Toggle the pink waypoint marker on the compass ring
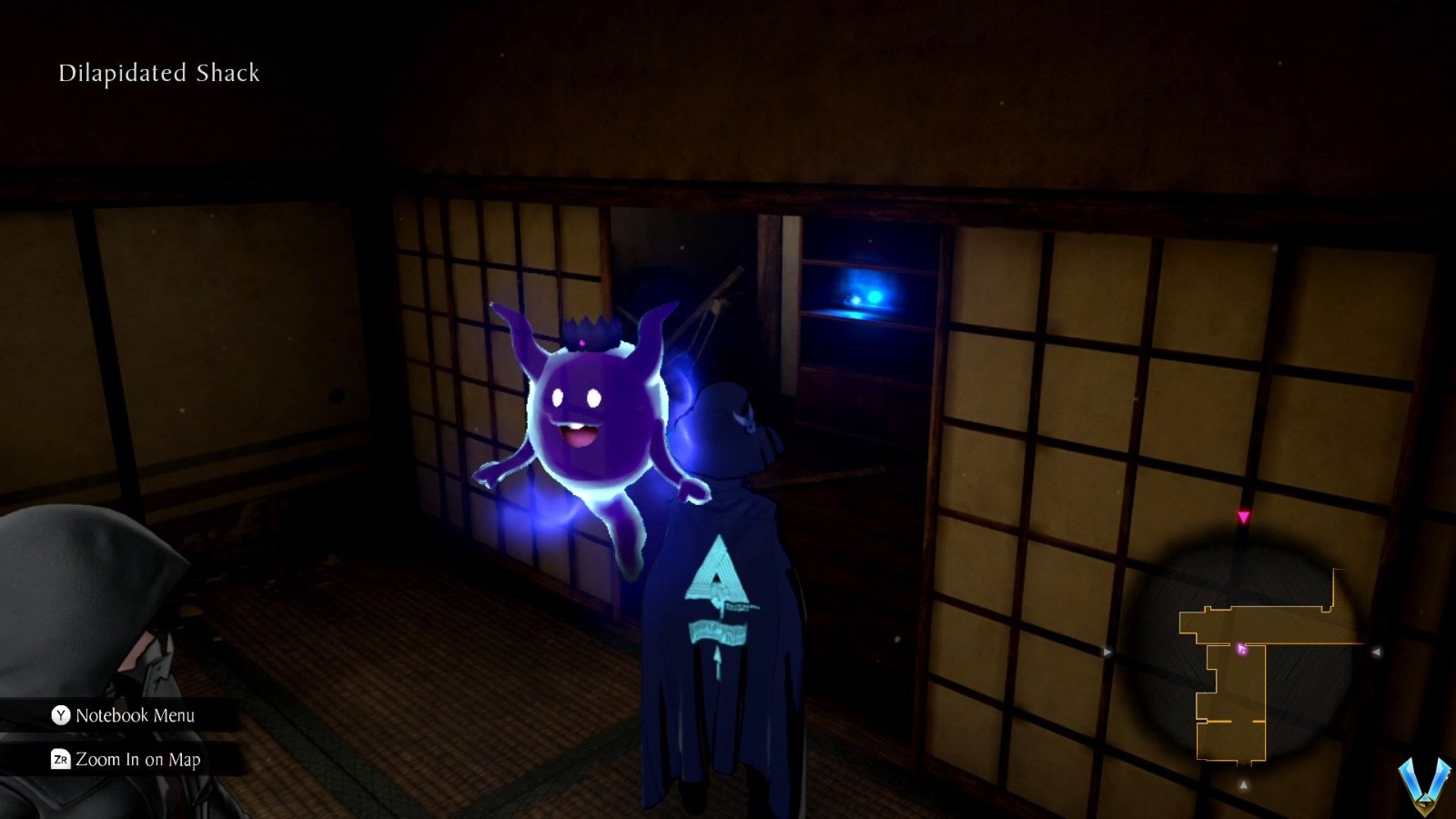Viewport: 1456px width, 819px height. click(x=1243, y=516)
